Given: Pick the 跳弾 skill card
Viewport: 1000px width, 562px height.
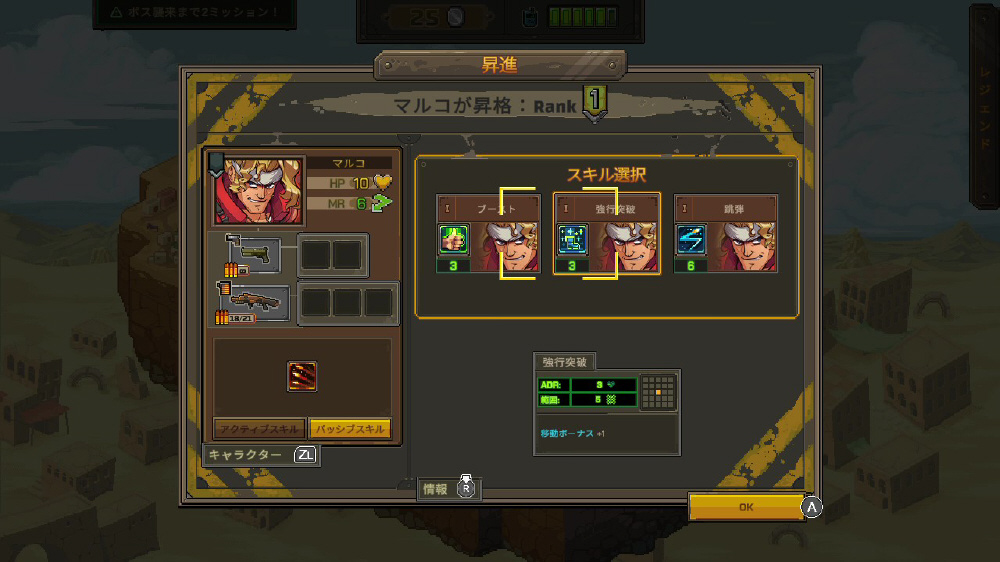Looking at the screenshot, I should 725,234.
